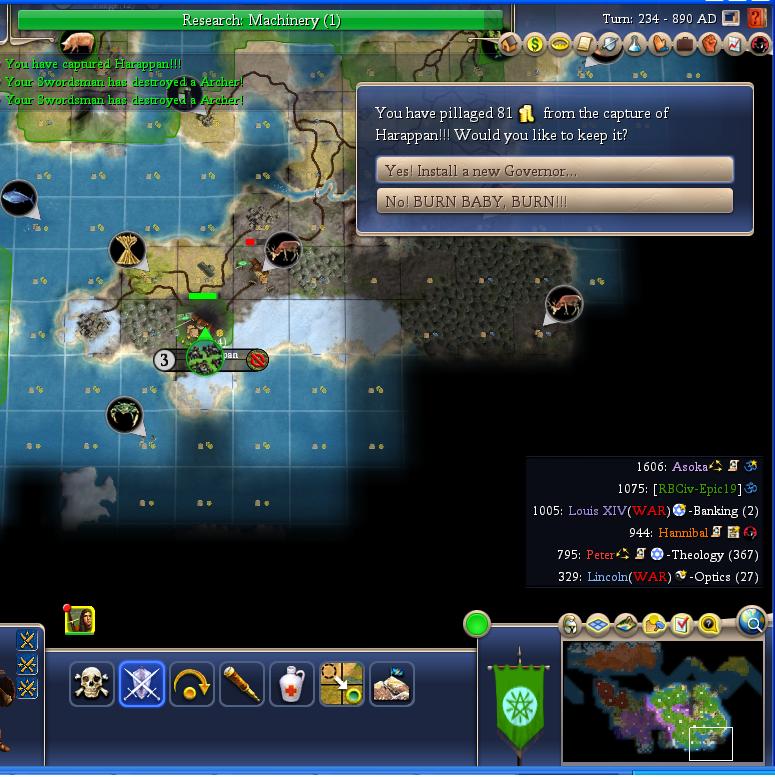The height and width of the screenshot is (777, 775).
Task: Choose "Yes! Install a new Governor..."
Action: click(555, 170)
